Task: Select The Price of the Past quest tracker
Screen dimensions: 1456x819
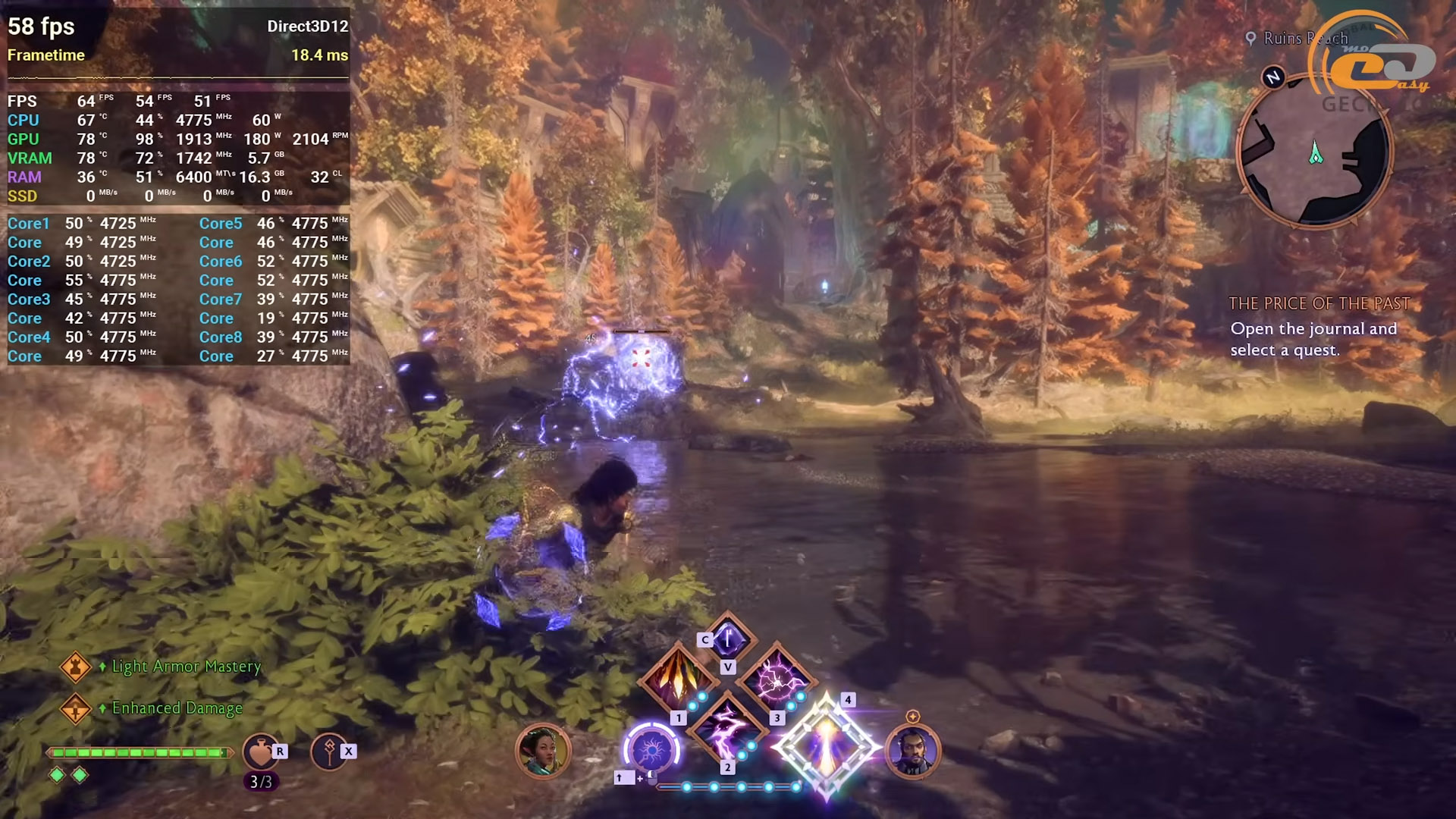Action: 1319,304
